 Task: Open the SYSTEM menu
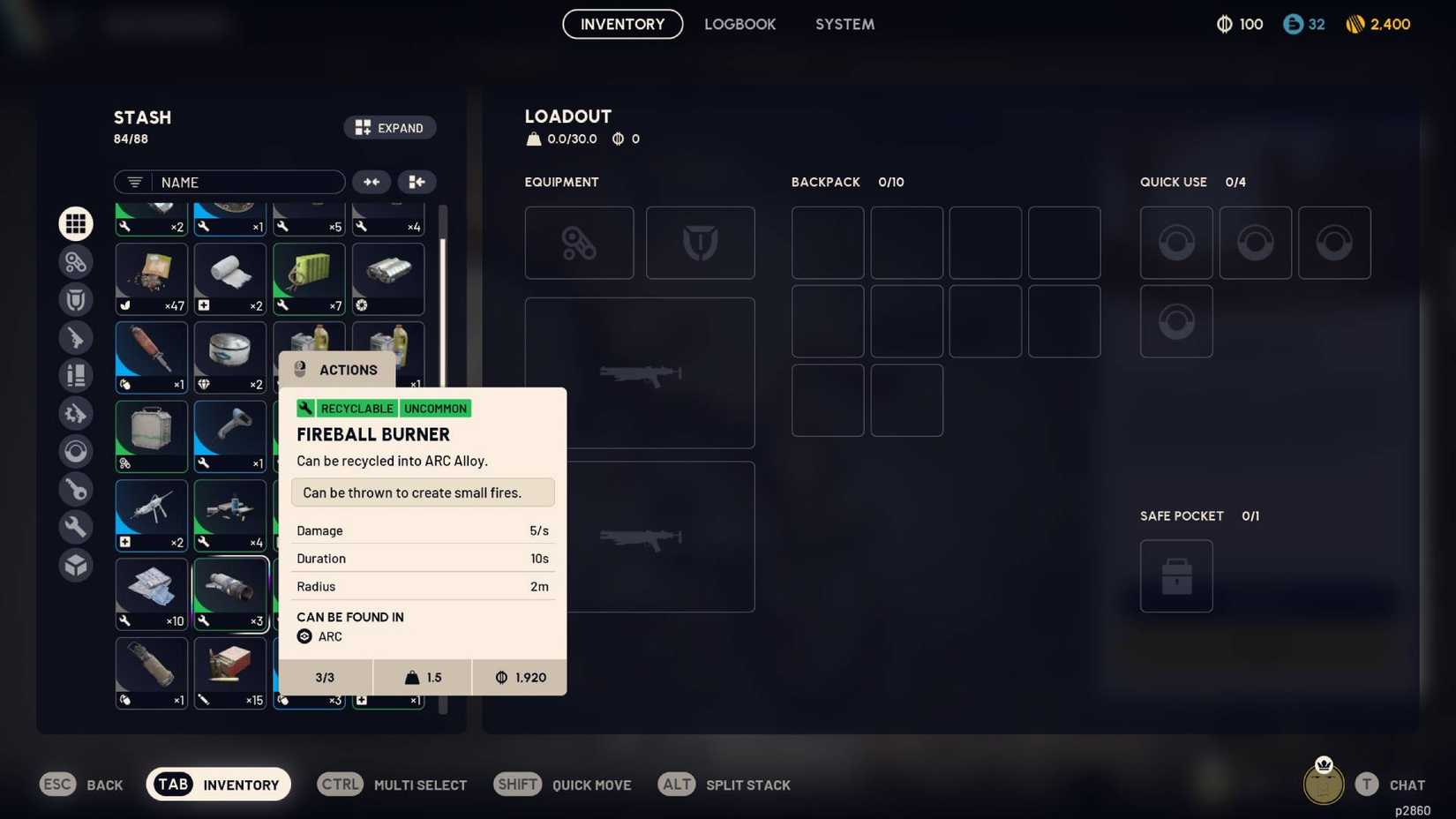pyautogui.click(x=844, y=24)
